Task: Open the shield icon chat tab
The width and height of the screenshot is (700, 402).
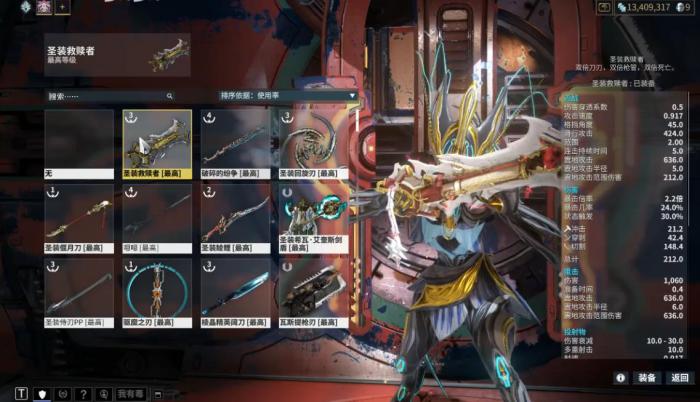Action: pos(42,393)
